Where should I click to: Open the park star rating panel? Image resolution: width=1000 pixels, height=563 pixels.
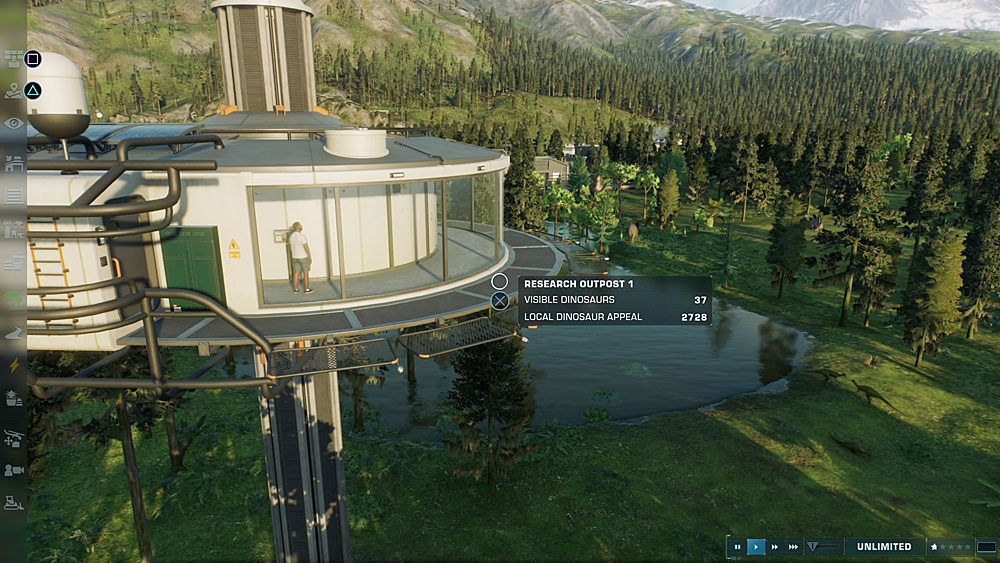pos(949,547)
